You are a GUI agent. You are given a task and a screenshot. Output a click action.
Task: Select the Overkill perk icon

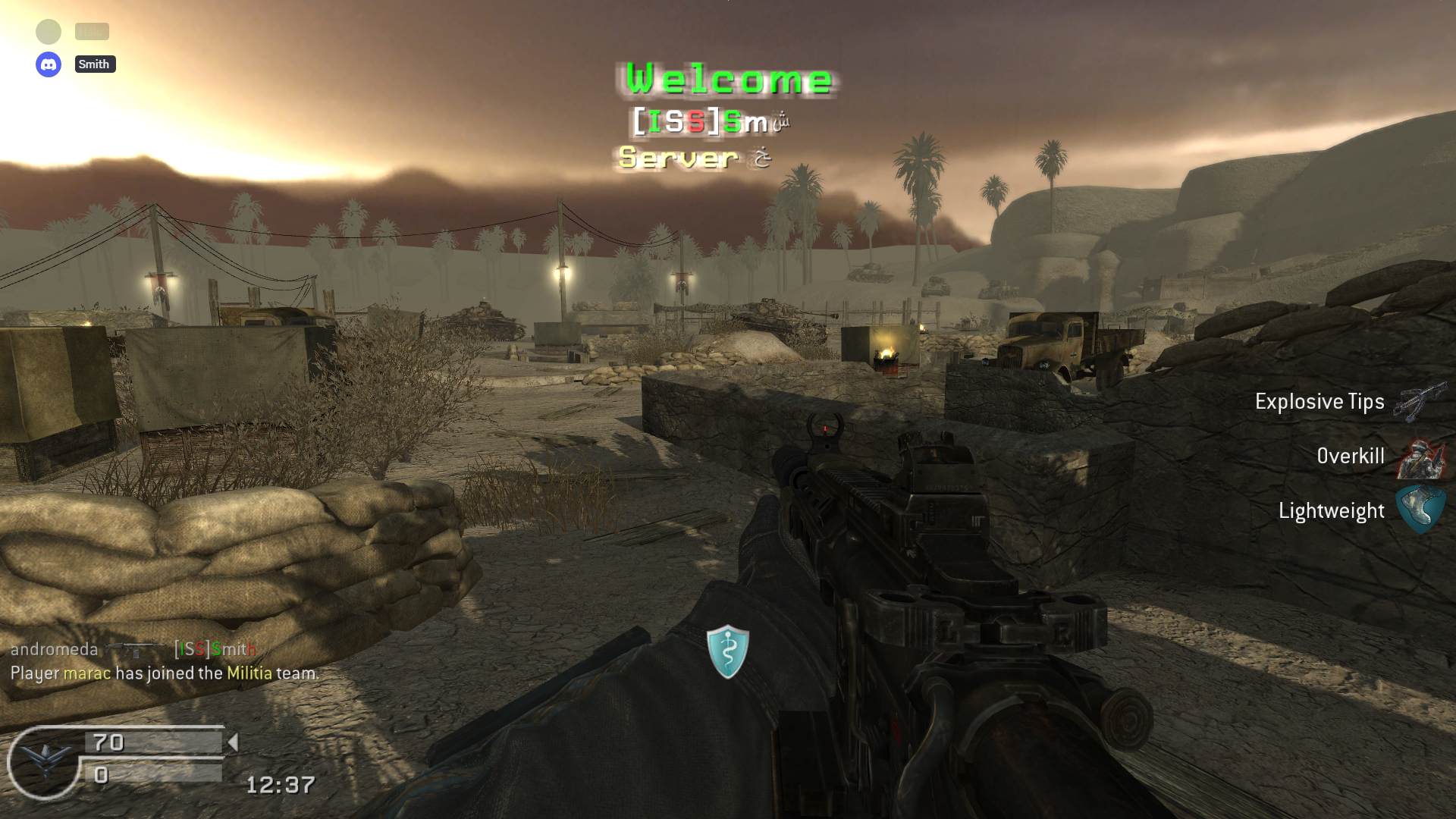pos(1420,457)
